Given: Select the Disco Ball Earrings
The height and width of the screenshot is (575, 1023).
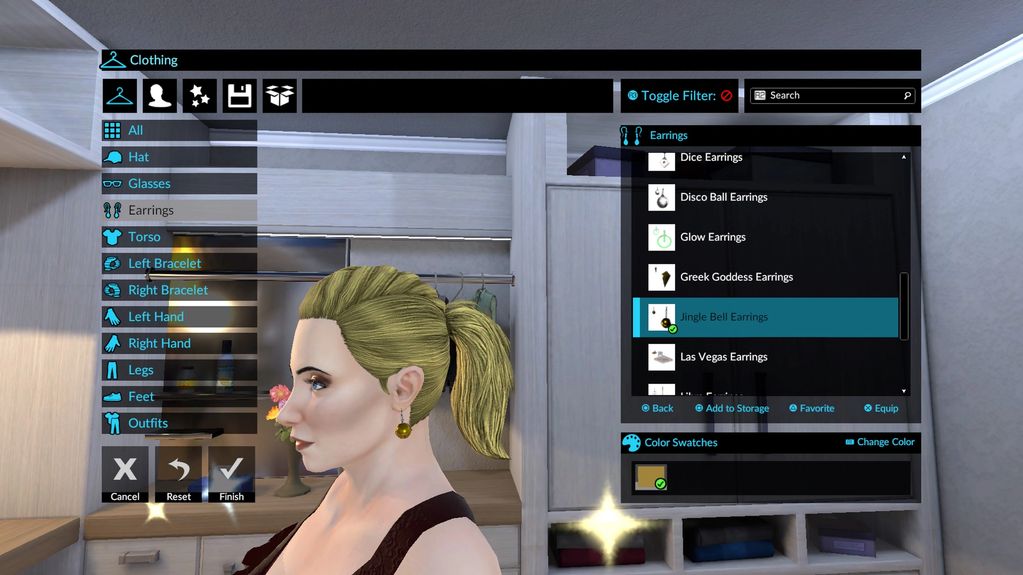Looking at the screenshot, I should [x=723, y=197].
